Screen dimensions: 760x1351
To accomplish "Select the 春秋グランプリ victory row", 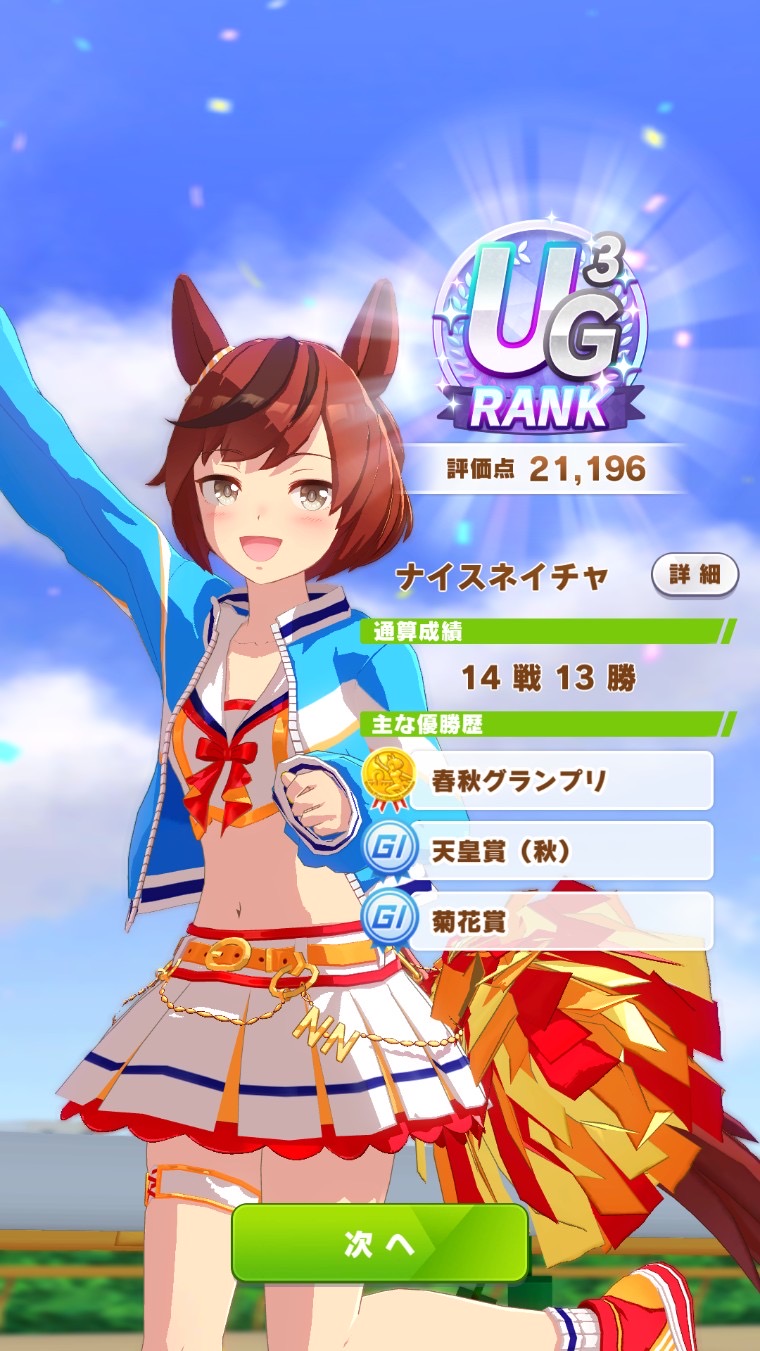I will click(540, 780).
